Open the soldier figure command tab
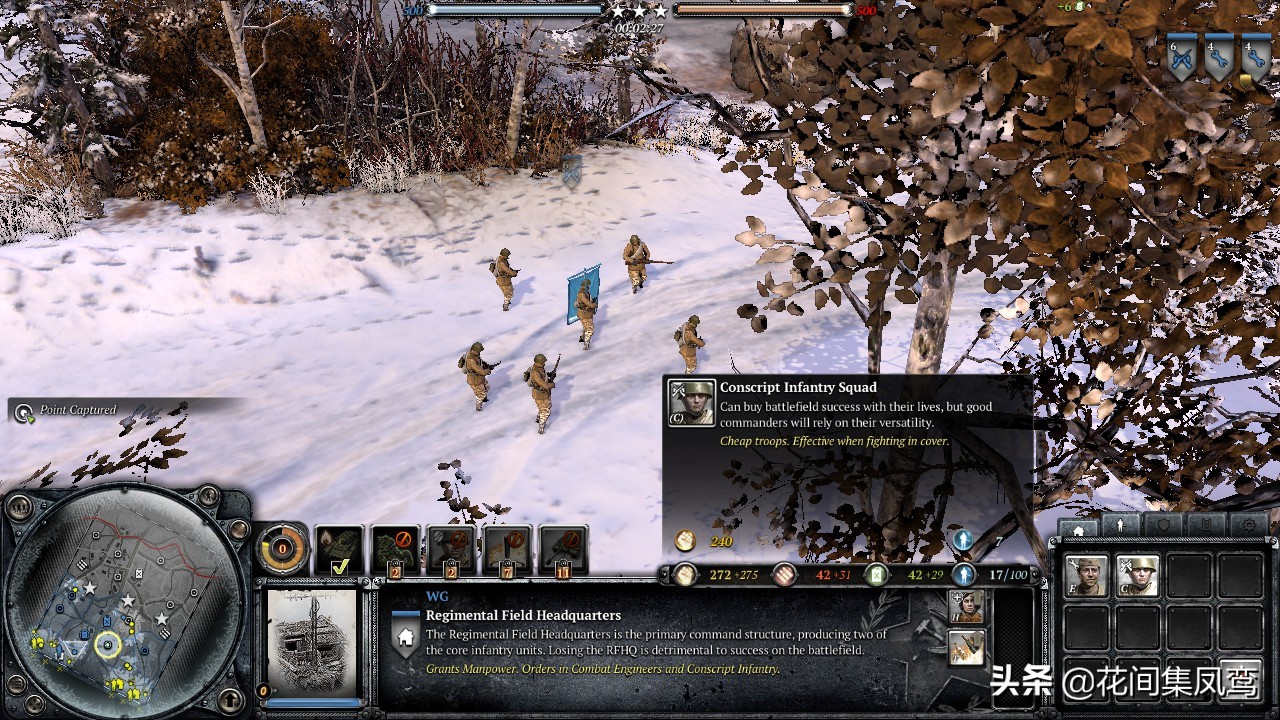The image size is (1280, 720). point(1120,527)
